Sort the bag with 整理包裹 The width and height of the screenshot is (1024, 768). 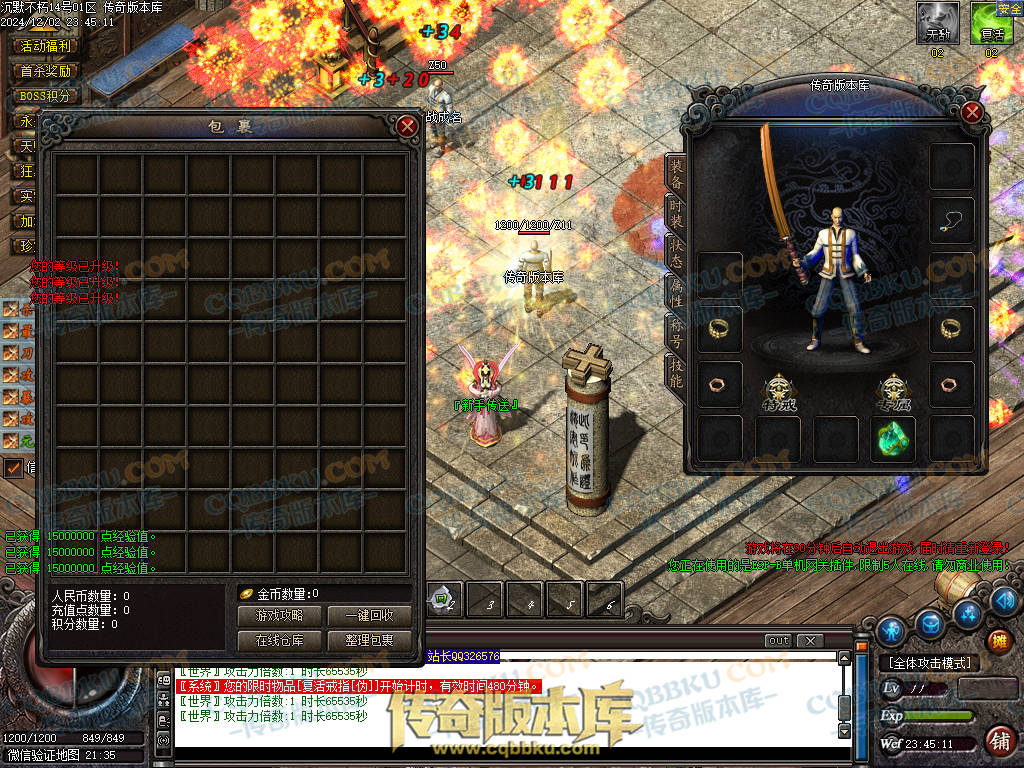pyautogui.click(x=368, y=640)
